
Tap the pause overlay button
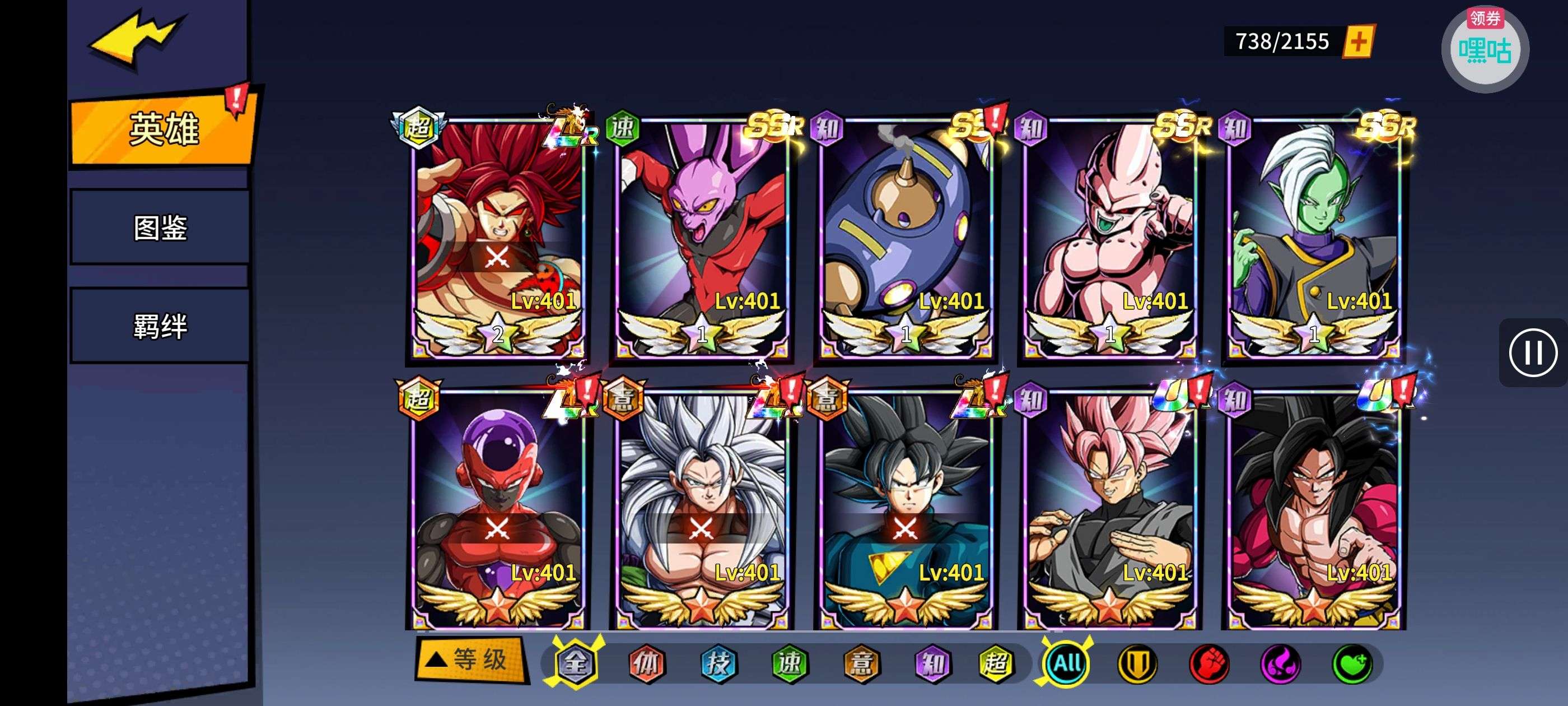point(1532,352)
